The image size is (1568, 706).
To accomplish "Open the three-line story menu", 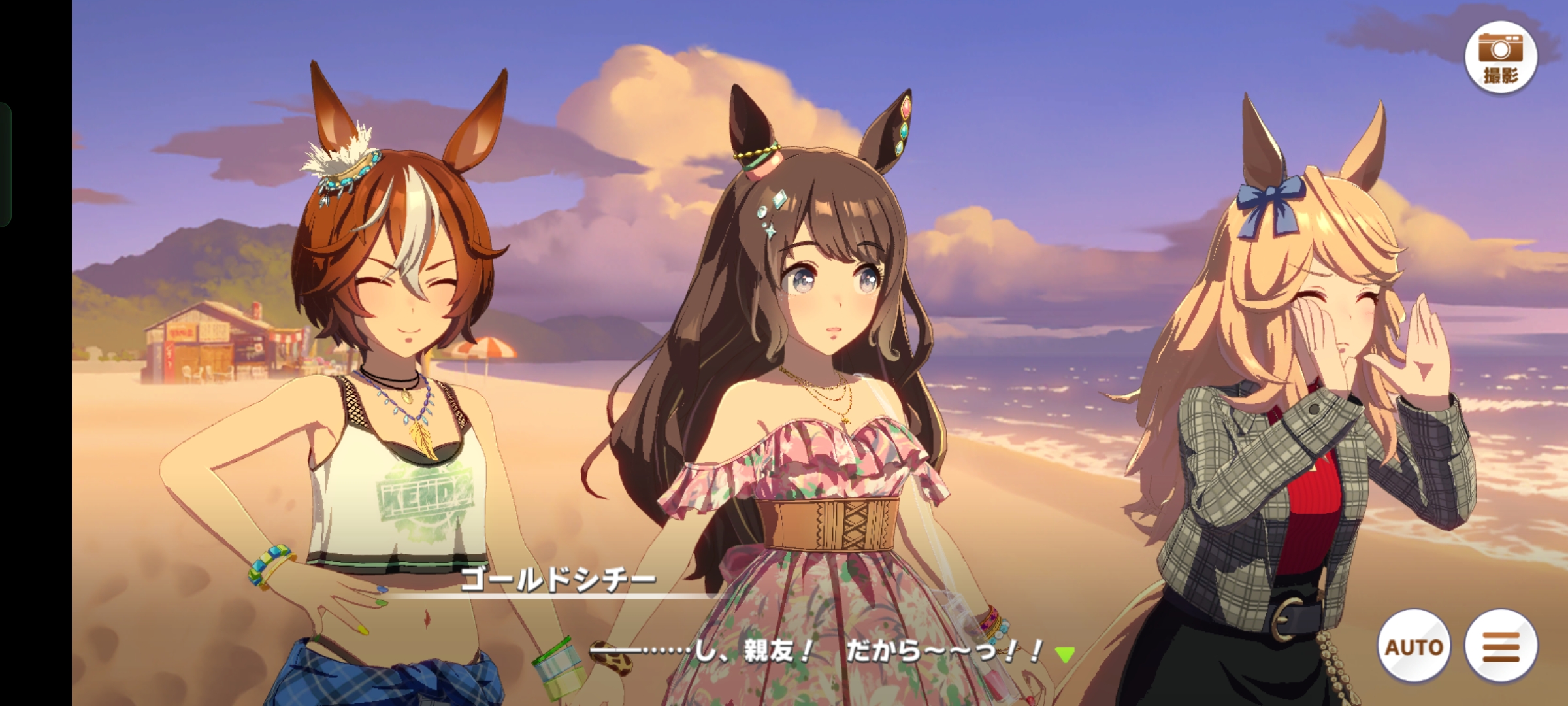I will tap(1501, 647).
